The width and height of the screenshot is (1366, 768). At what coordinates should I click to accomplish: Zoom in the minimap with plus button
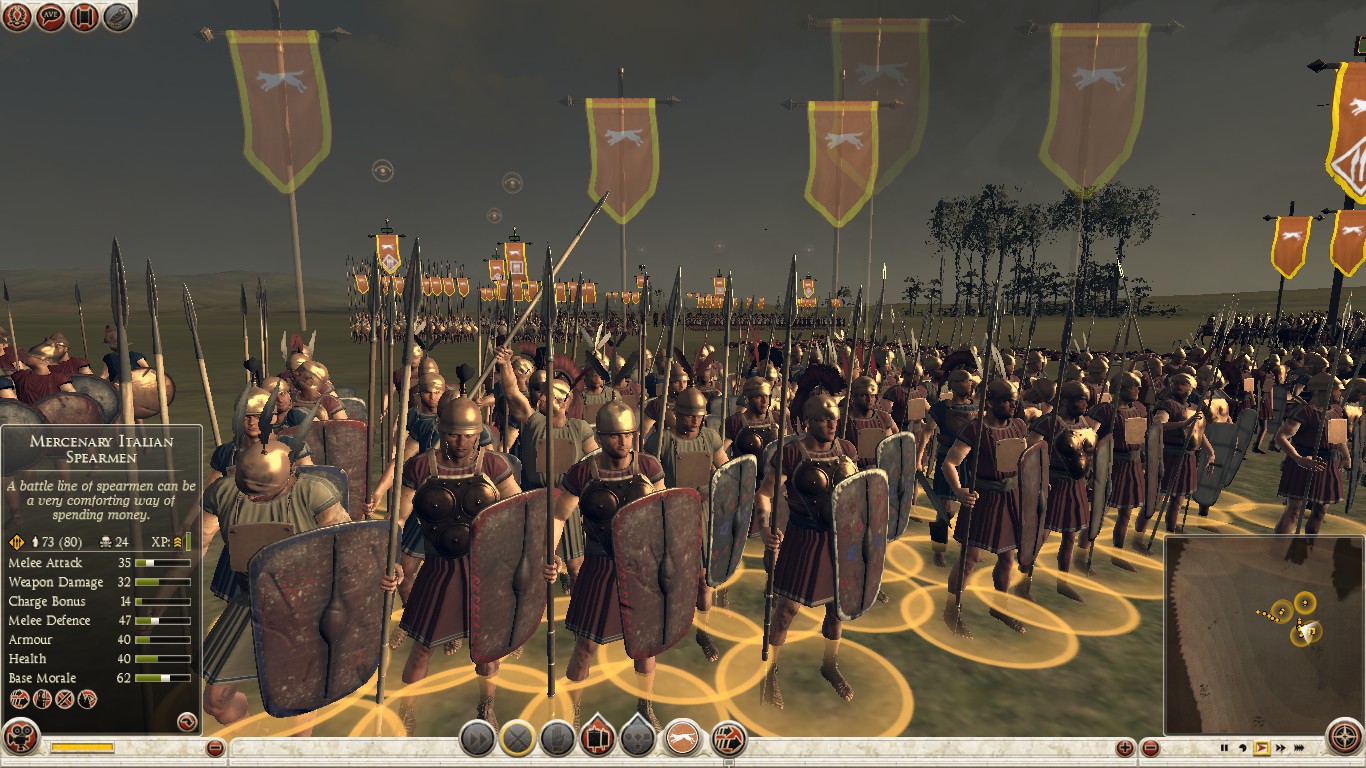[x=1125, y=747]
